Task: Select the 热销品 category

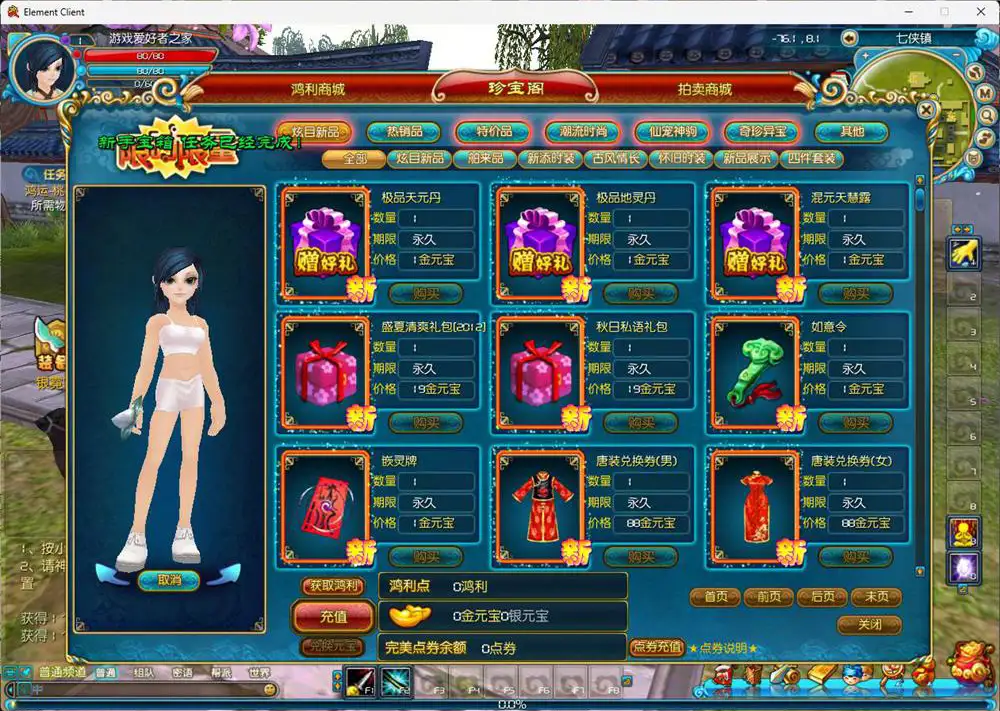Action: coord(404,132)
